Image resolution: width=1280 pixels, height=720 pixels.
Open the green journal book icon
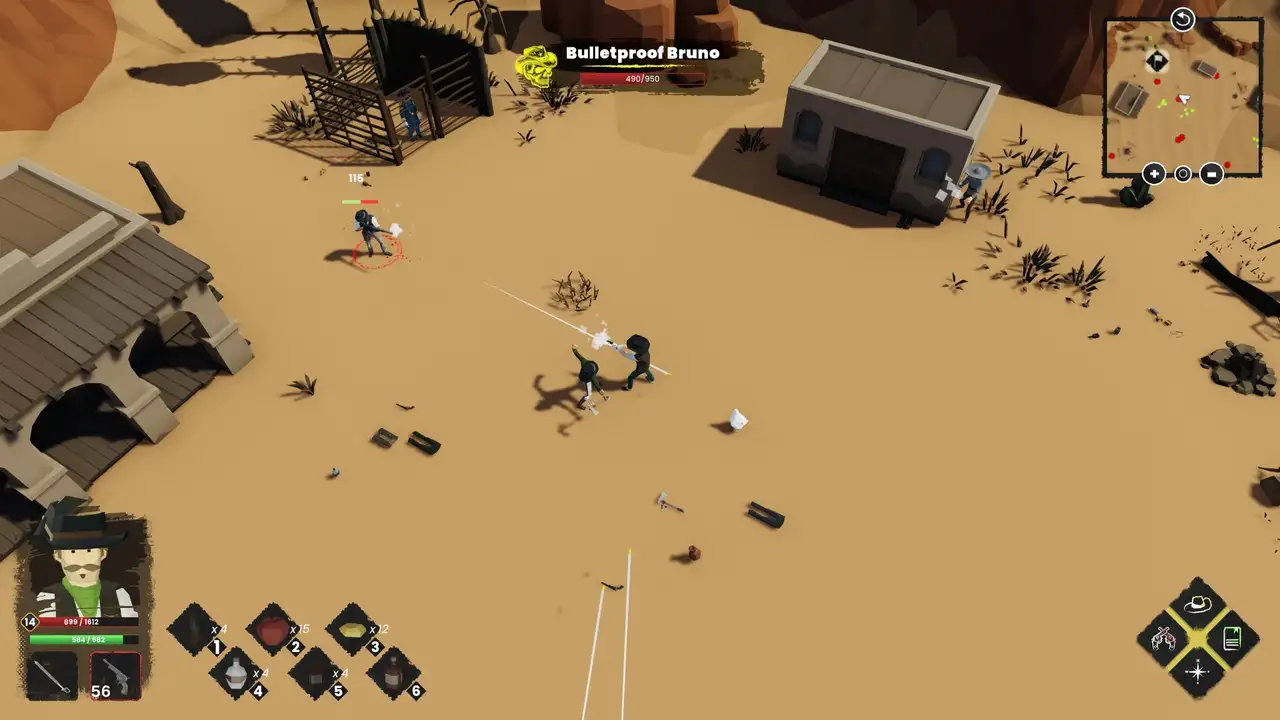coord(1232,638)
